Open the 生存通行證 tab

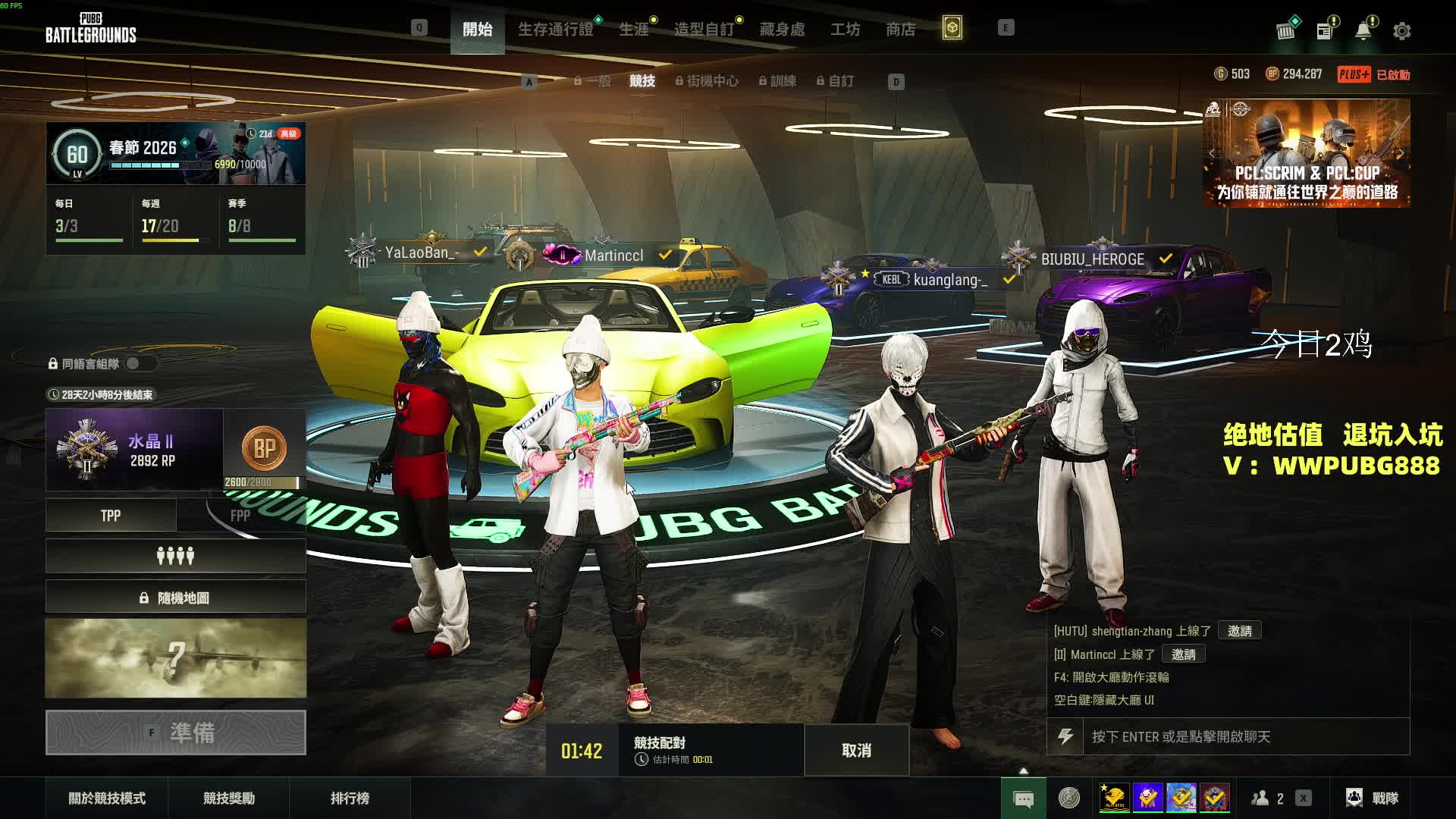[555, 30]
